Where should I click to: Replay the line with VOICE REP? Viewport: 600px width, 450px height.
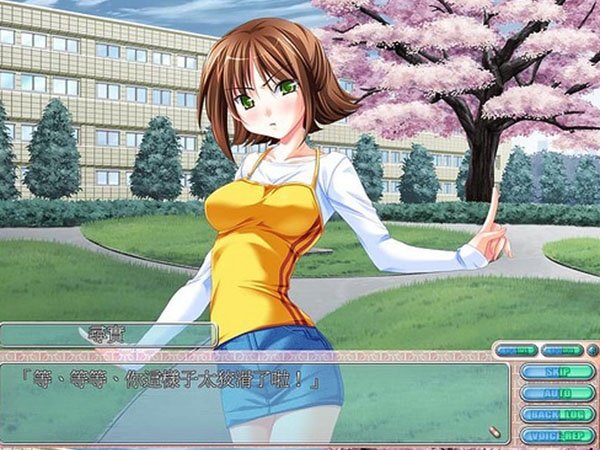557,435
